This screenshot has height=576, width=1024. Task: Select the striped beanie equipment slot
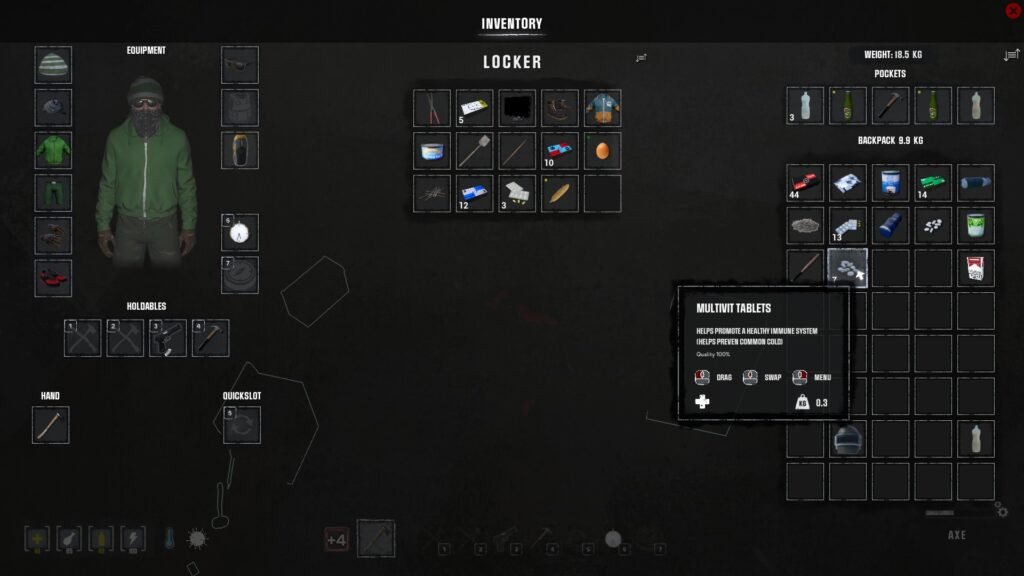(53, 65)
